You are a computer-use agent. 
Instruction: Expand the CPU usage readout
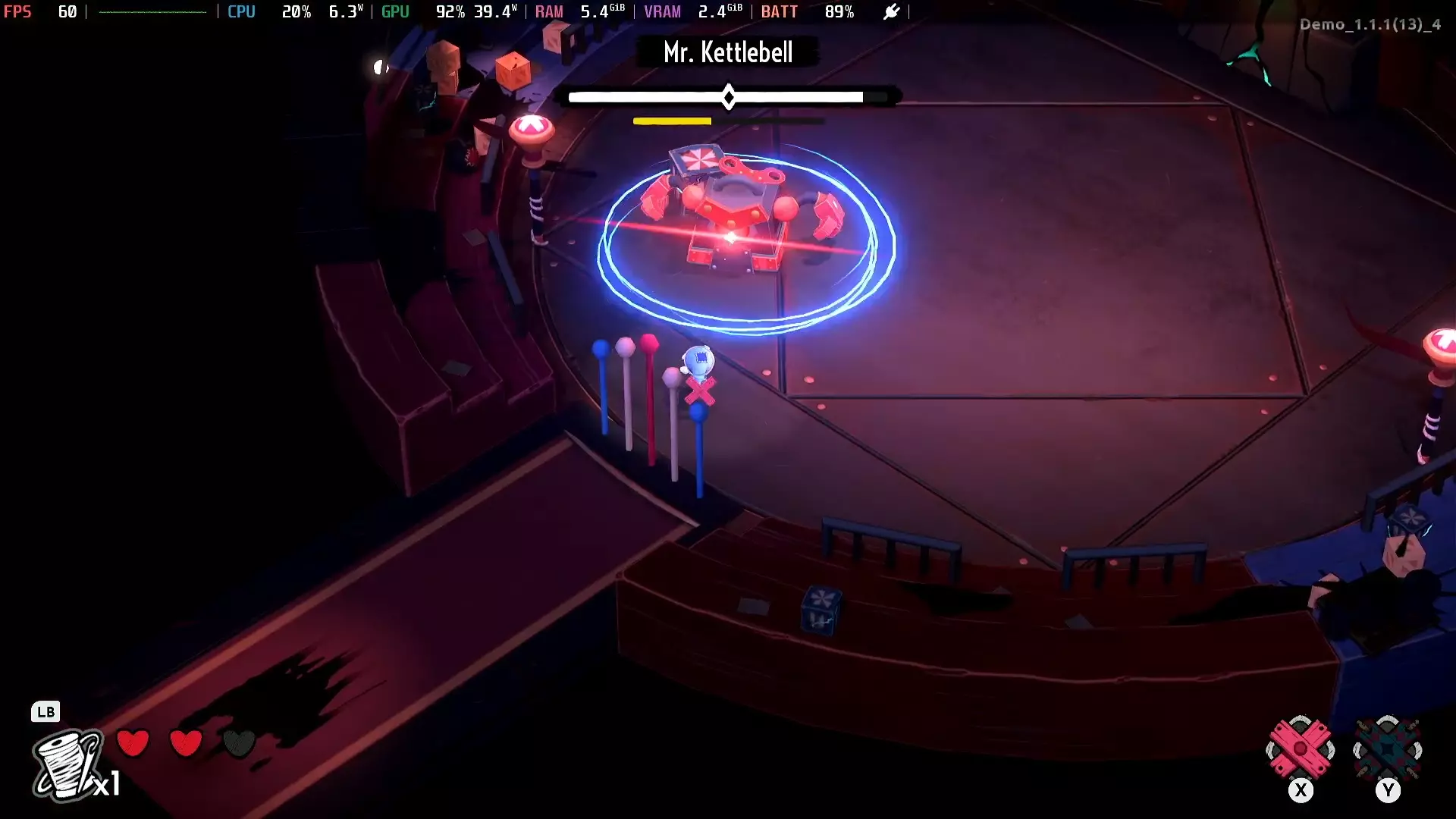[x=297, y=11]
